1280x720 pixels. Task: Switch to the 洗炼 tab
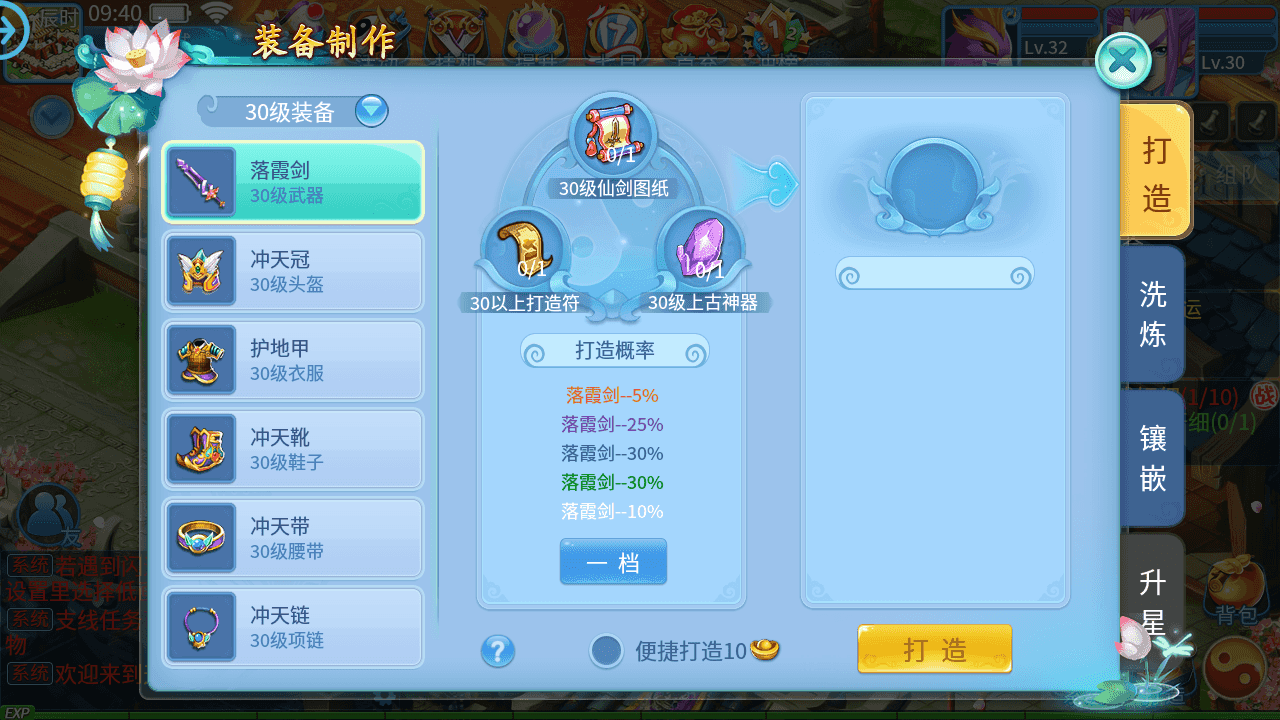click(x=1152, y=315)
